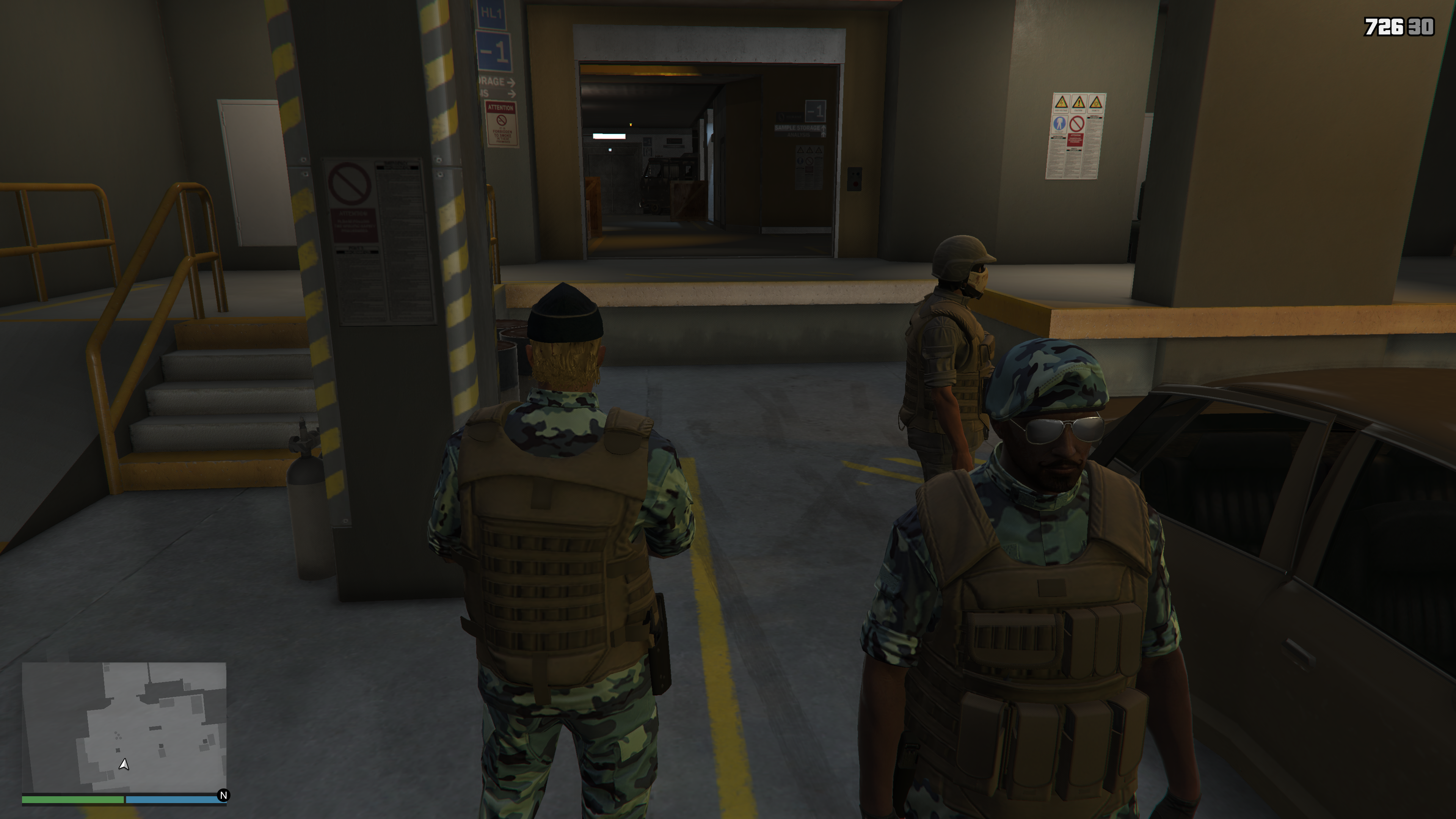The height and width of the screenshot is (819, 1456).
Task: Select the player arrow on the minimap
Action: tap(124, 764)
